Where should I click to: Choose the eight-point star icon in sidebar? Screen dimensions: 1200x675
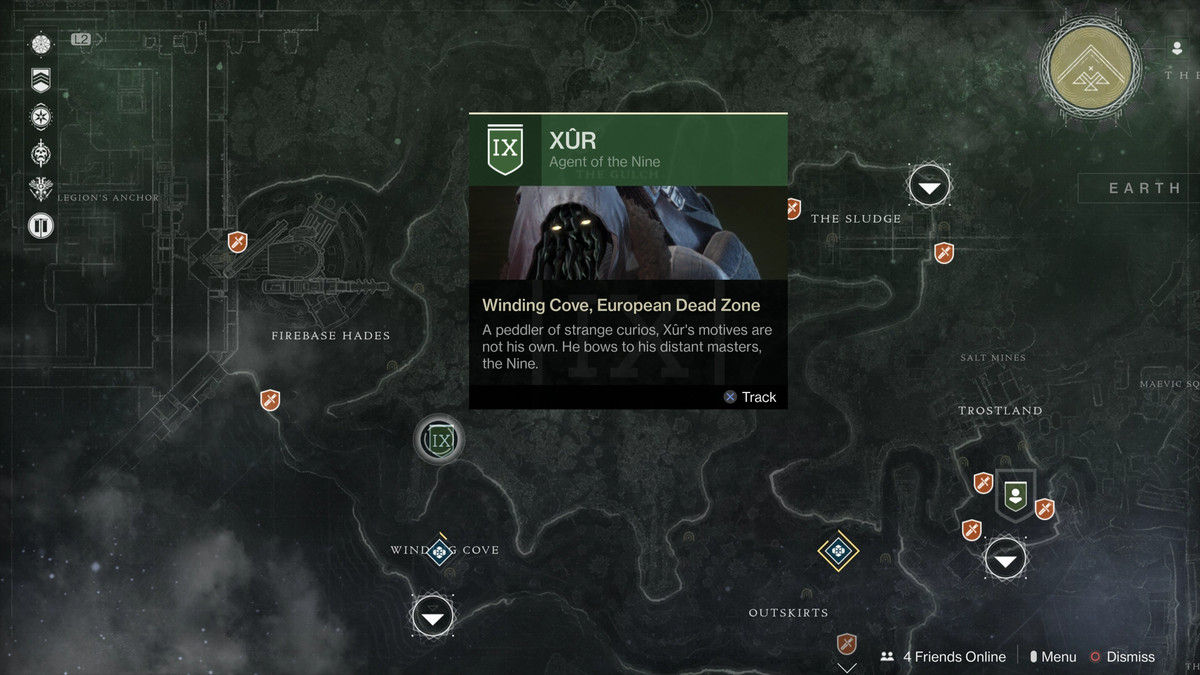[x=41, y=116]
